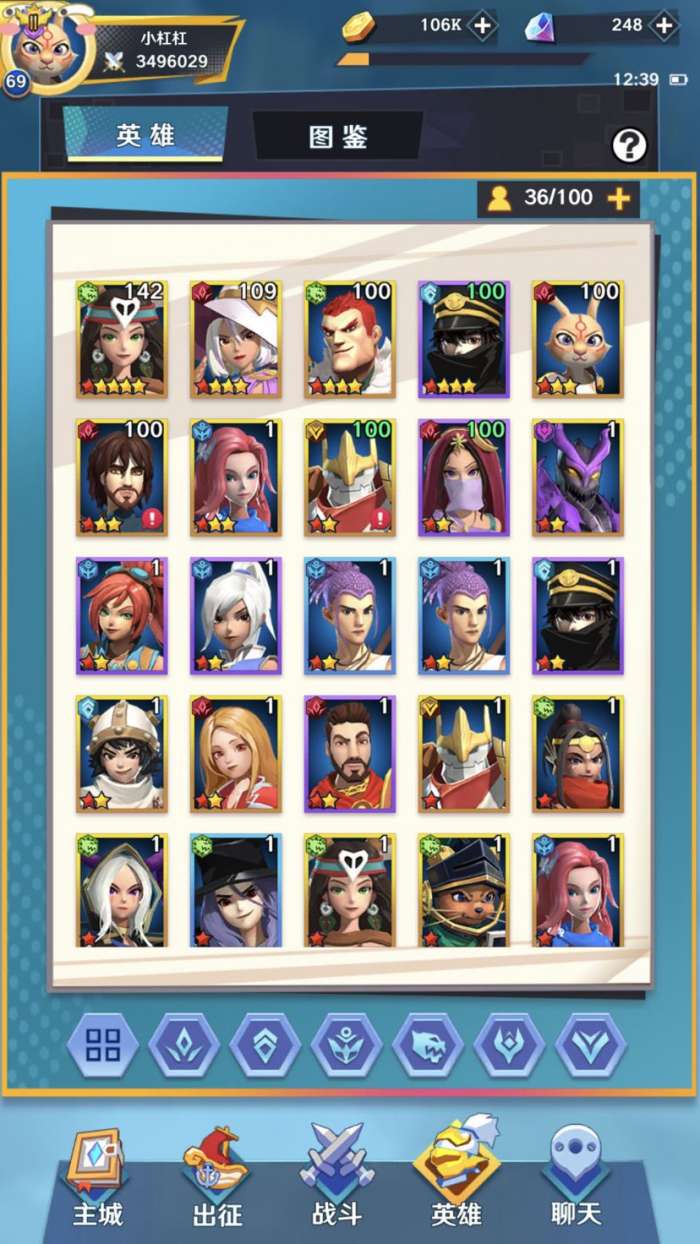
Task: Open the 聊天 chat menu
Action: point(576,1180)
